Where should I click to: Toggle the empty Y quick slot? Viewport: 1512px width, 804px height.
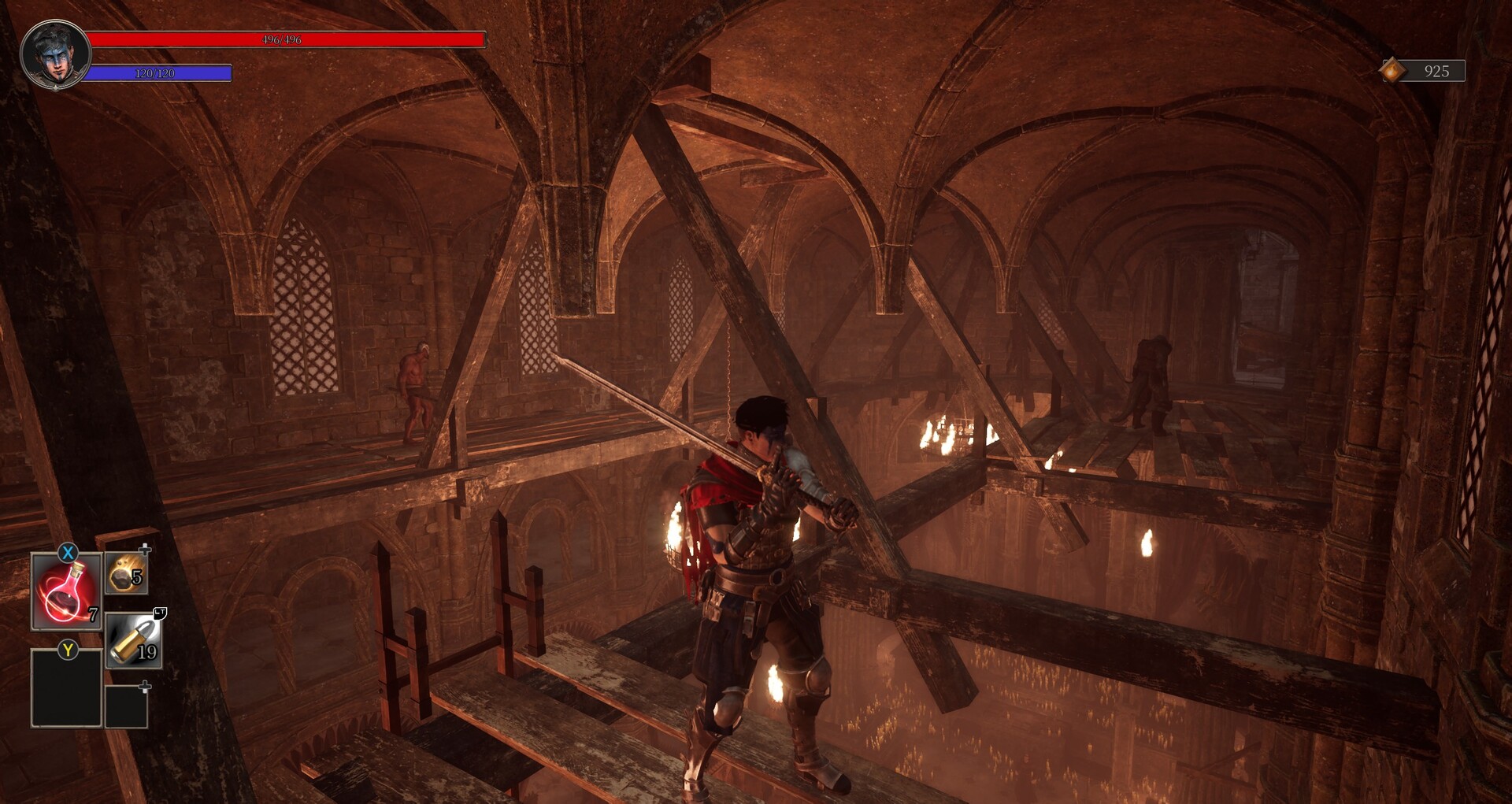click(66, 690)
